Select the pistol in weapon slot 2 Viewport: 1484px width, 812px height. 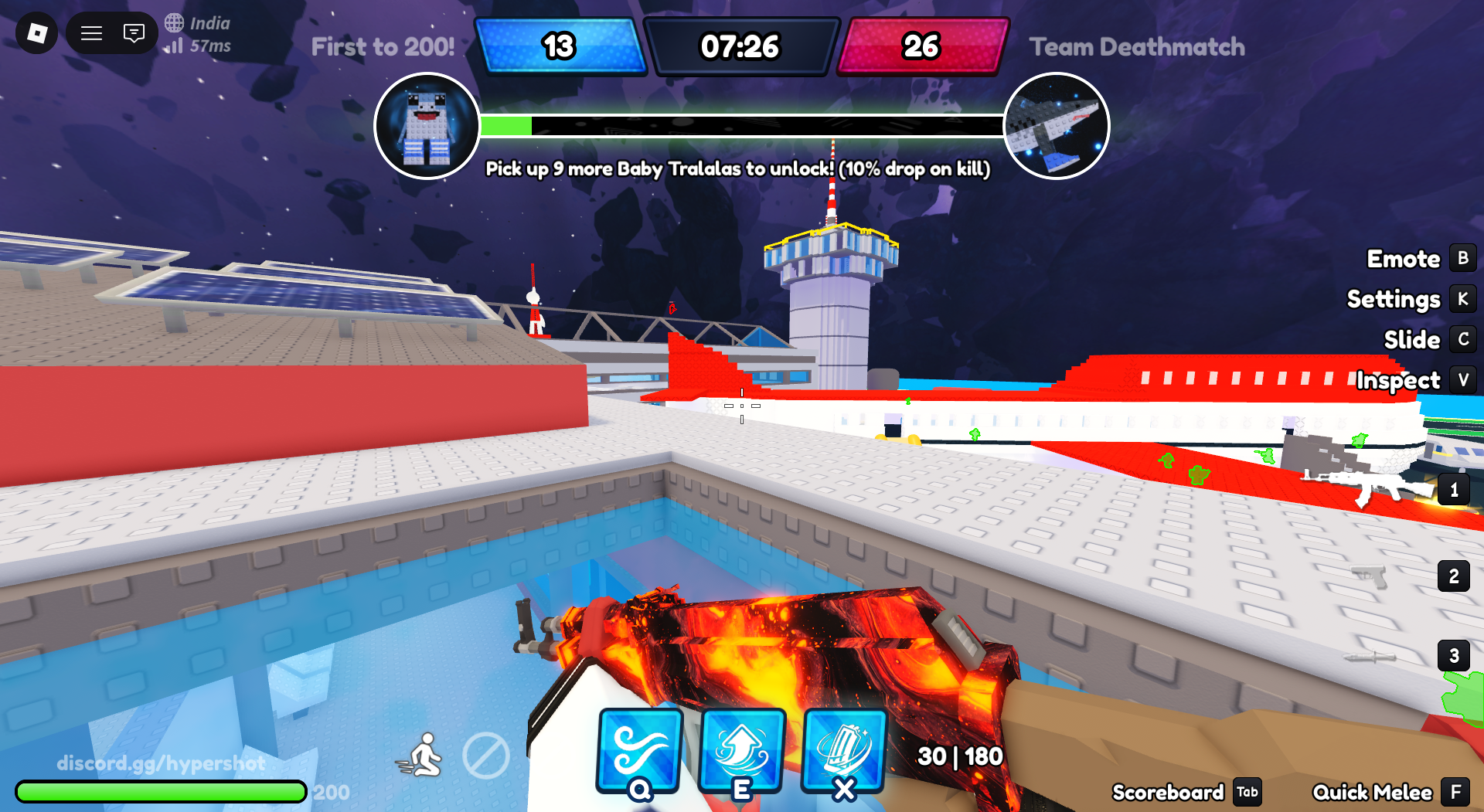click(1454, 576)
